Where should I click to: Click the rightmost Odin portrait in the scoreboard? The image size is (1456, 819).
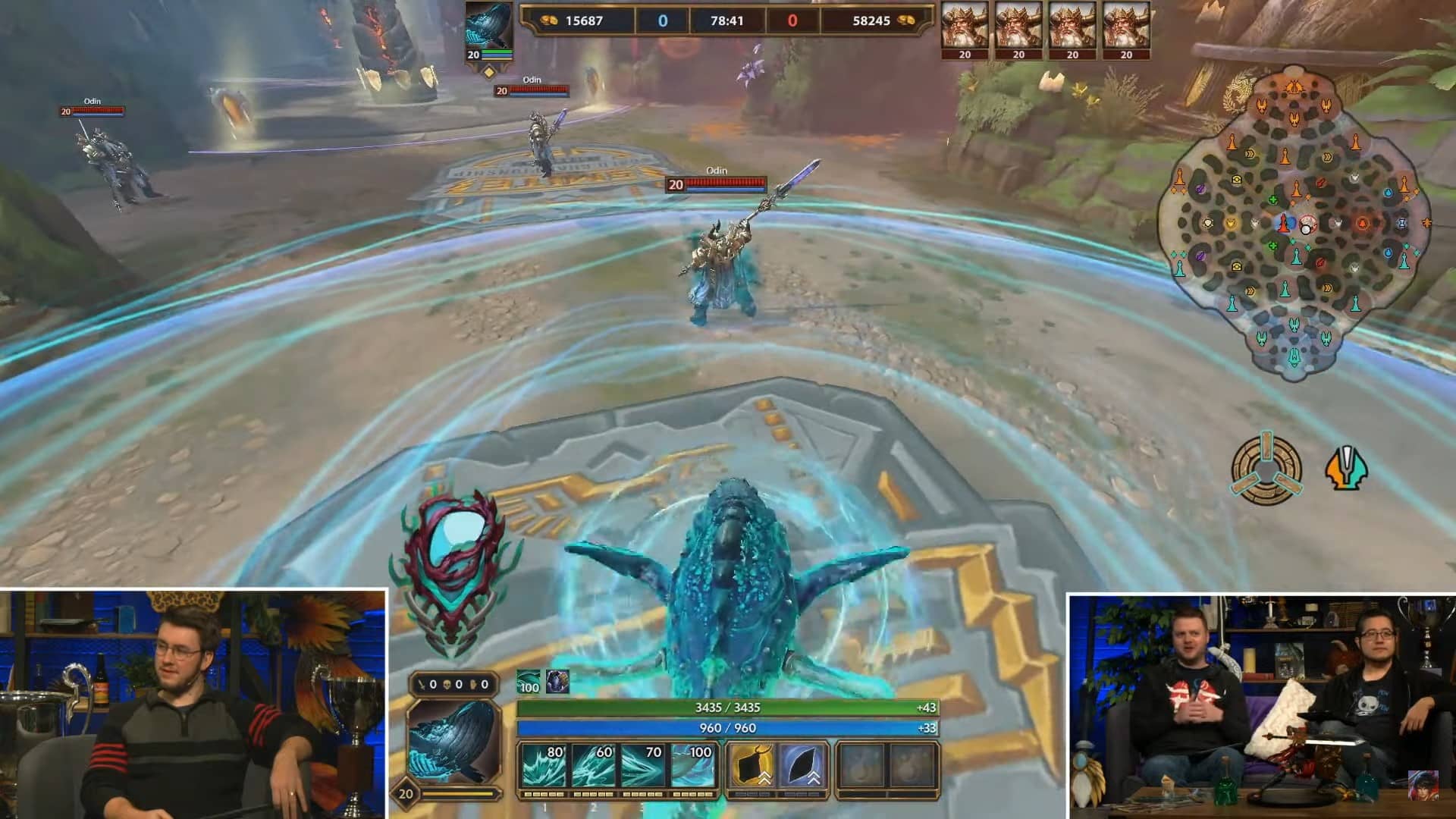[x=1126, y=27]
